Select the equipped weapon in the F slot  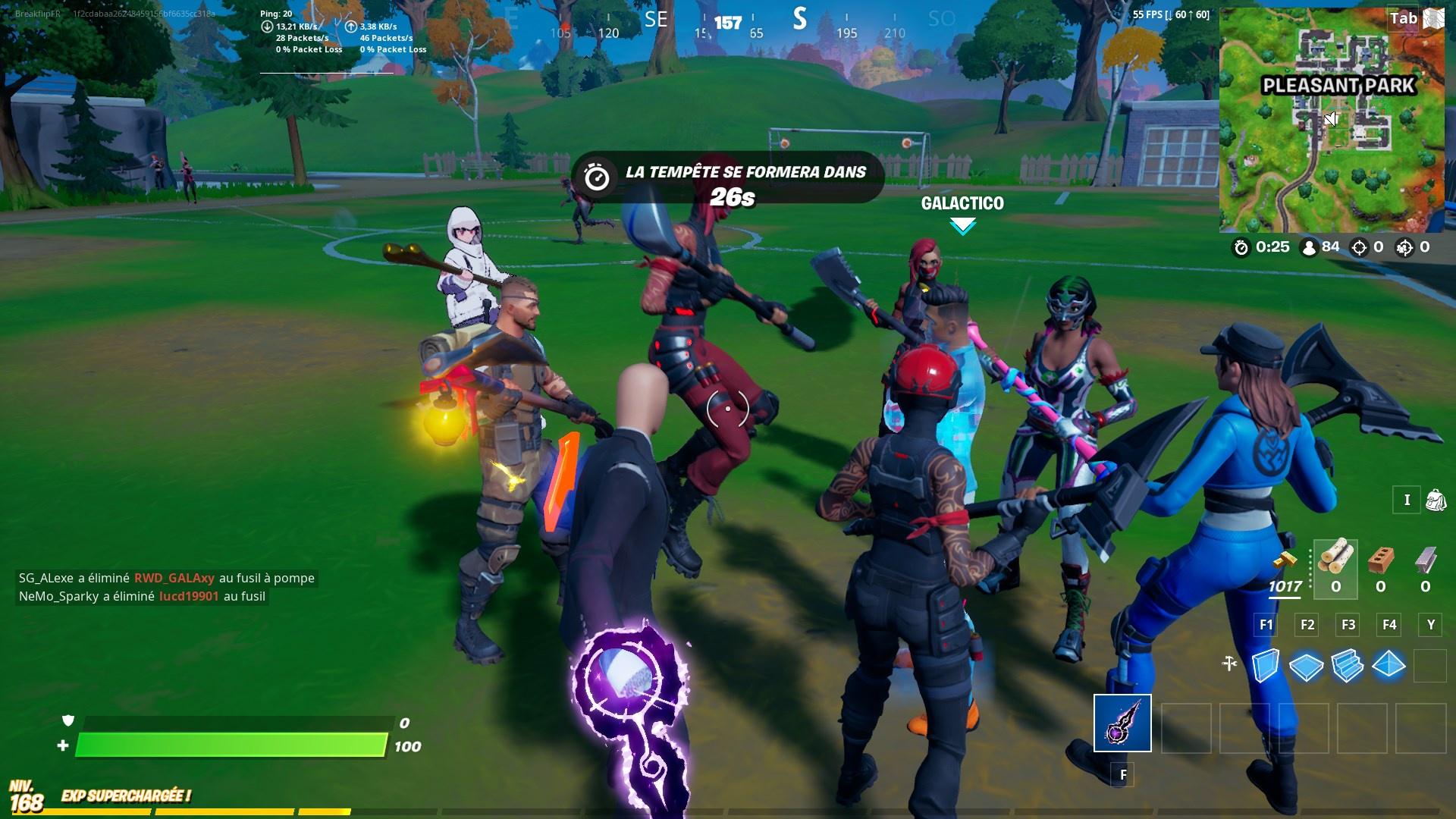[1122, 722]
